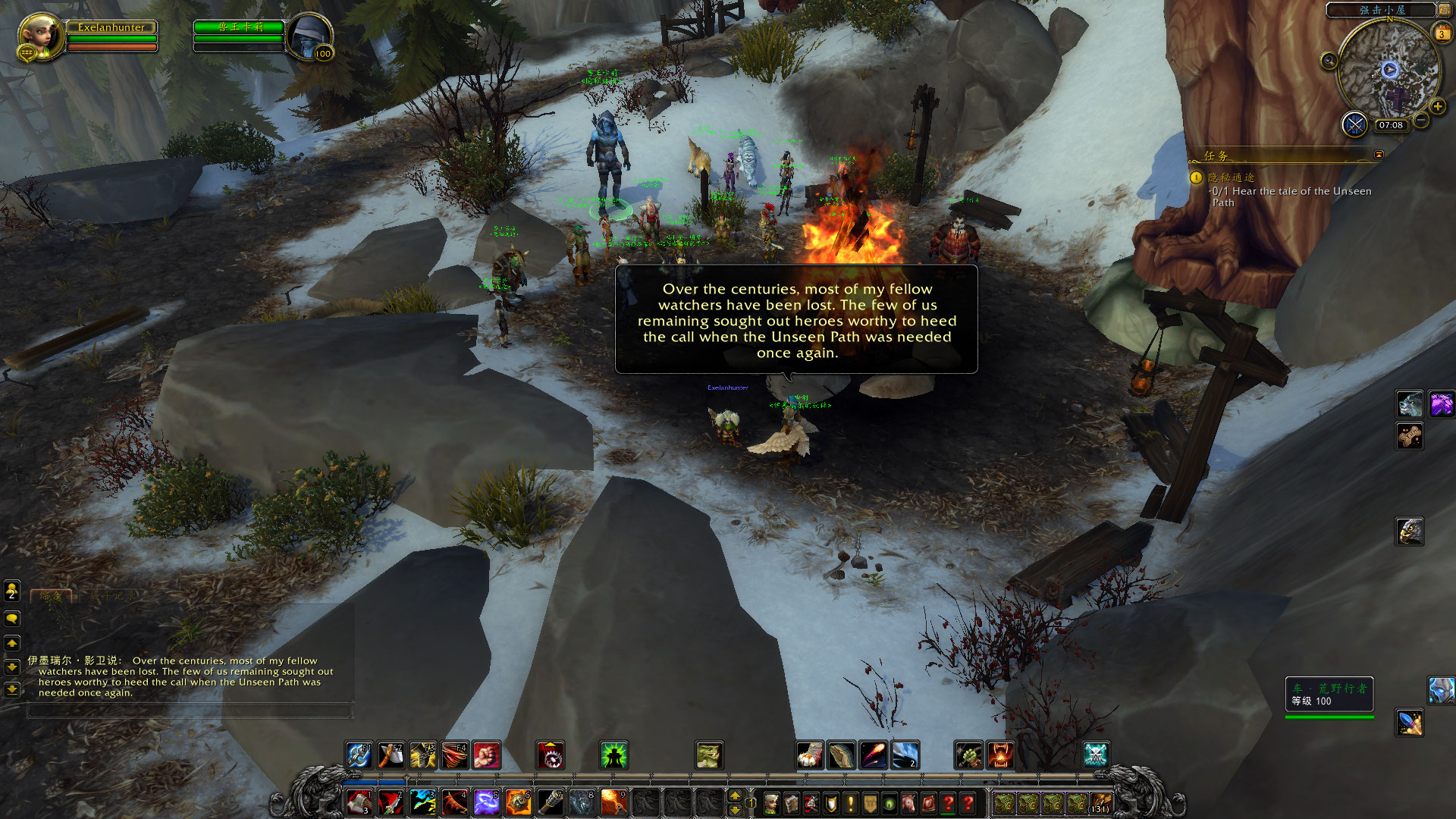
Task: Collapse the quest tracker header
Action: [x=1379, y=155]
